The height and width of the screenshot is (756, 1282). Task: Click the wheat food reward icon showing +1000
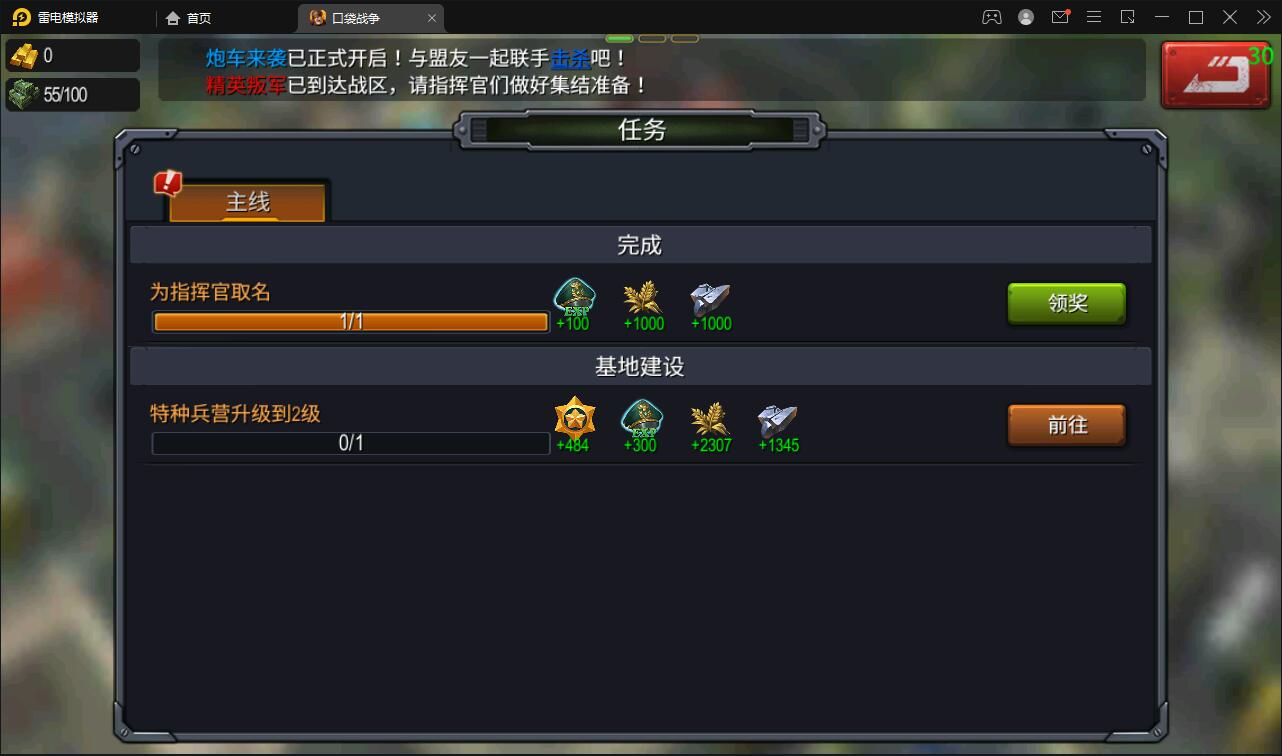click(x=642, y=298)
